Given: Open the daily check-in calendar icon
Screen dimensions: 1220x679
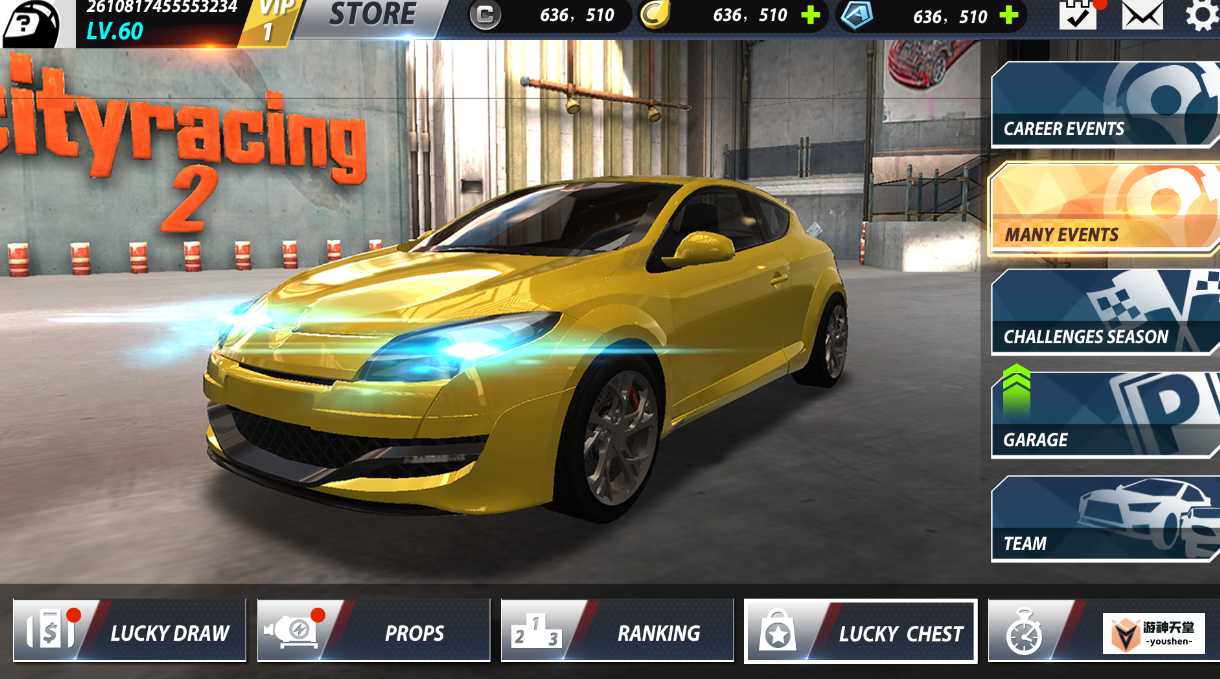Looking at the screenshot, I should point(1078,15).
